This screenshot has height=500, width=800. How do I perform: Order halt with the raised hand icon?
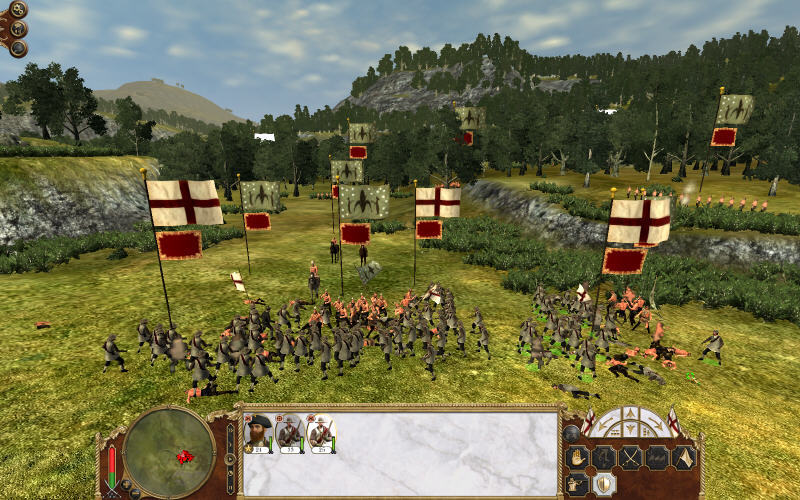[x=579, y=458]
